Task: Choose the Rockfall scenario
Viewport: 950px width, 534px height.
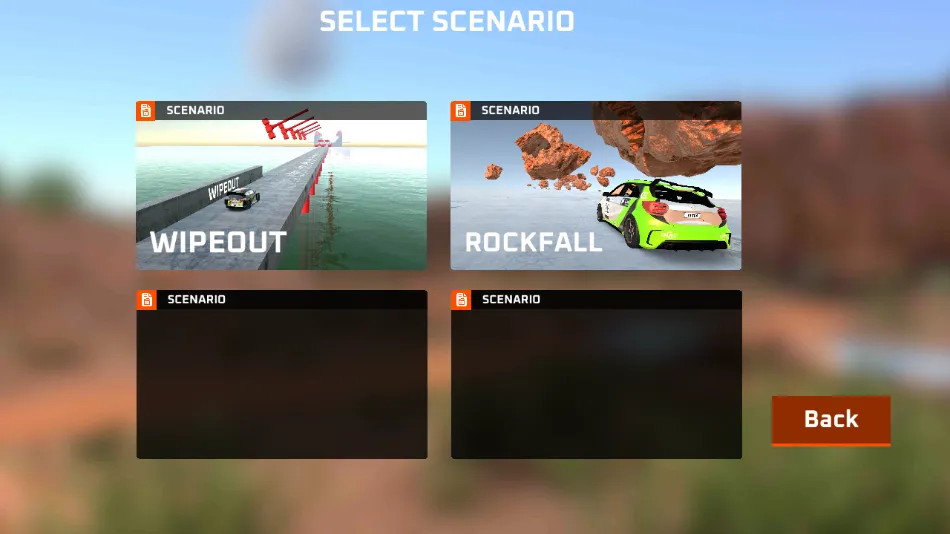Action: point(596,186)
